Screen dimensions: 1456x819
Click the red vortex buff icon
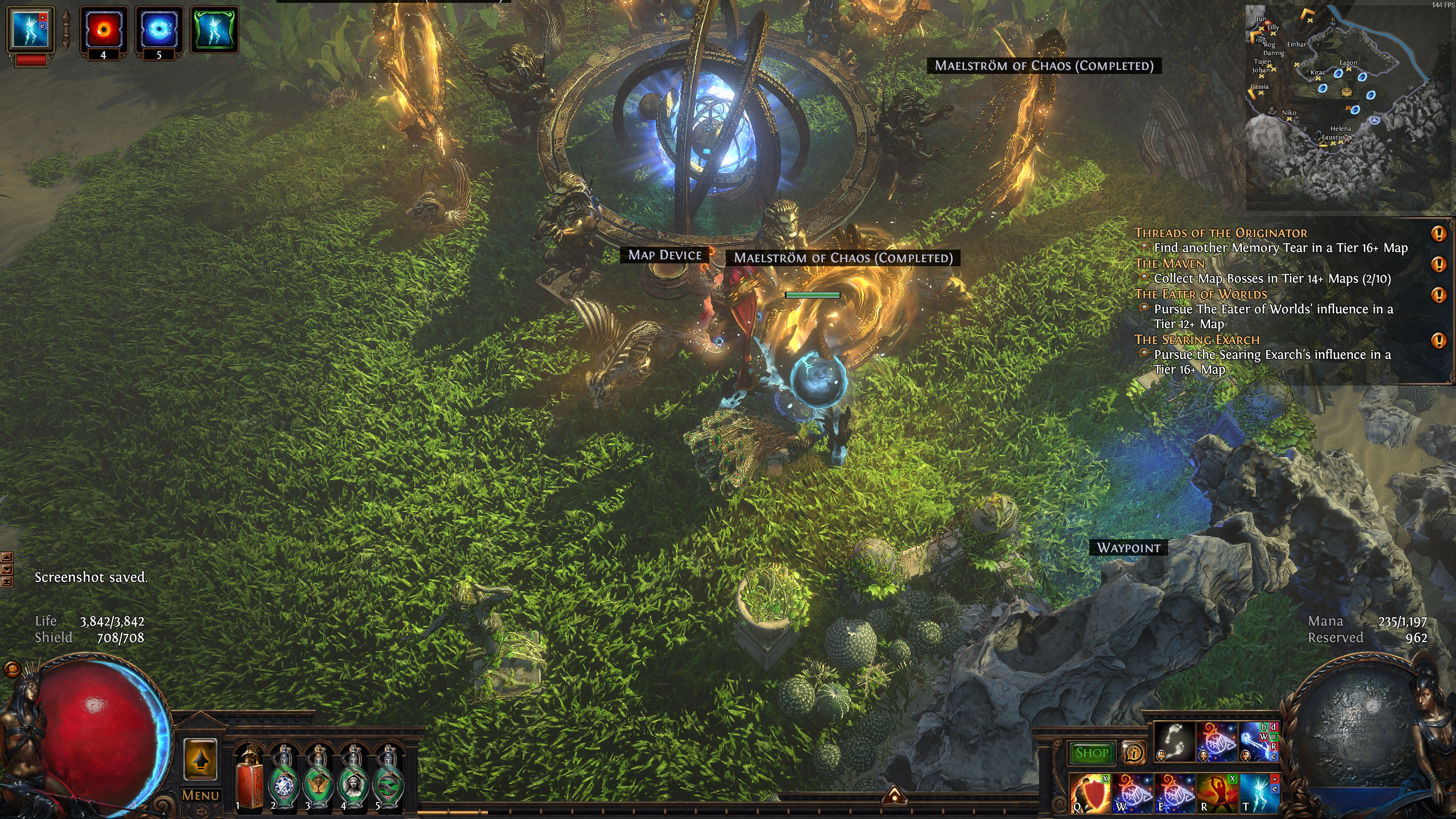pos(104,28)
